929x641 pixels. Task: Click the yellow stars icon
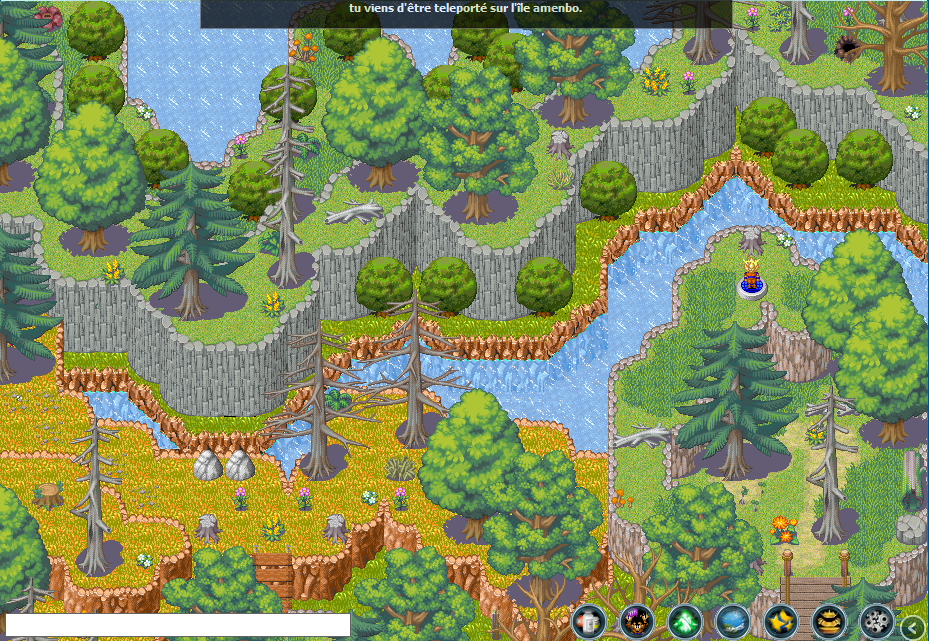click(781, 621)
